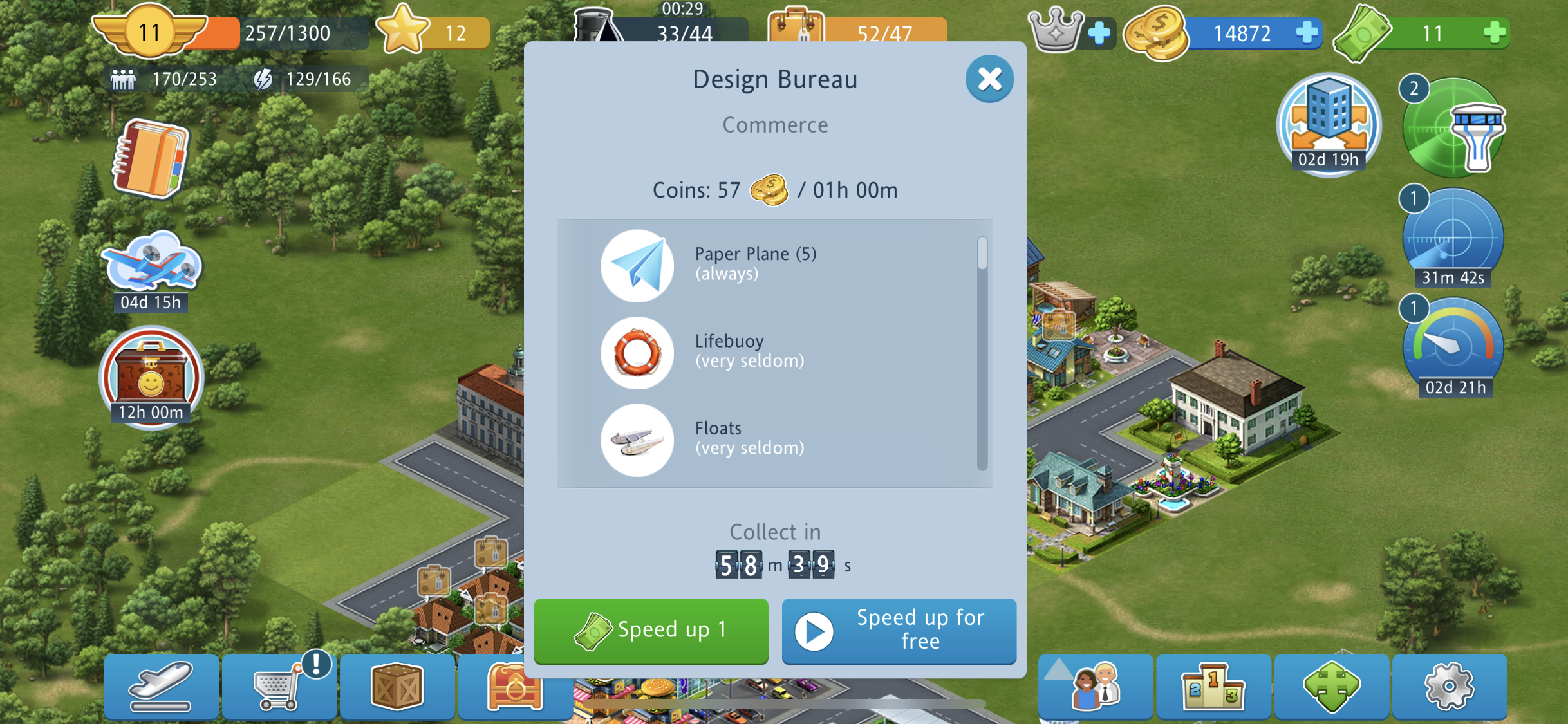Choose Speed up for free video option
1568x724 pixels.
(x=899, y=630)
